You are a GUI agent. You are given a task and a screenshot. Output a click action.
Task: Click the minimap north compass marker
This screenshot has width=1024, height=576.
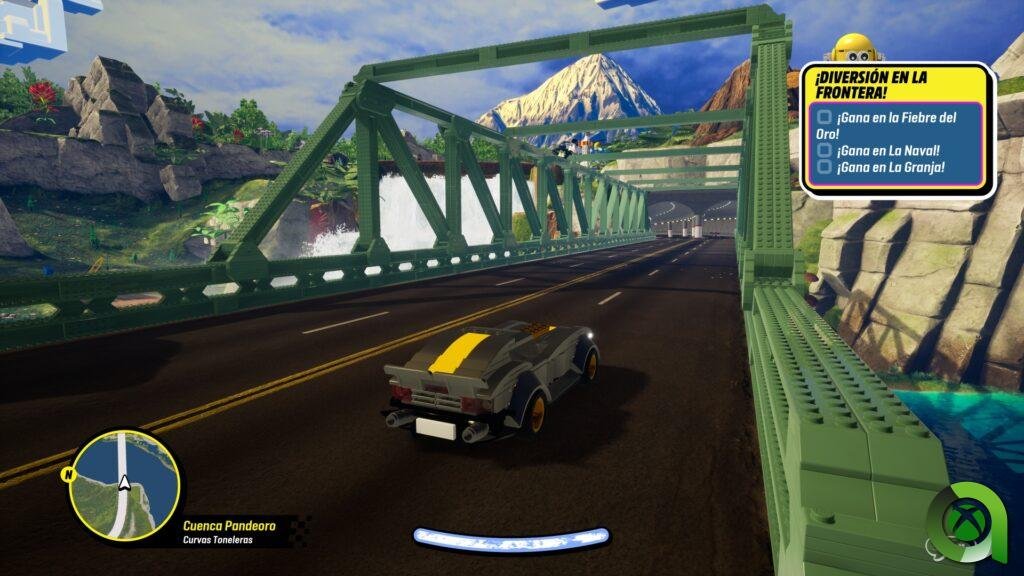[x=69, y=473]
